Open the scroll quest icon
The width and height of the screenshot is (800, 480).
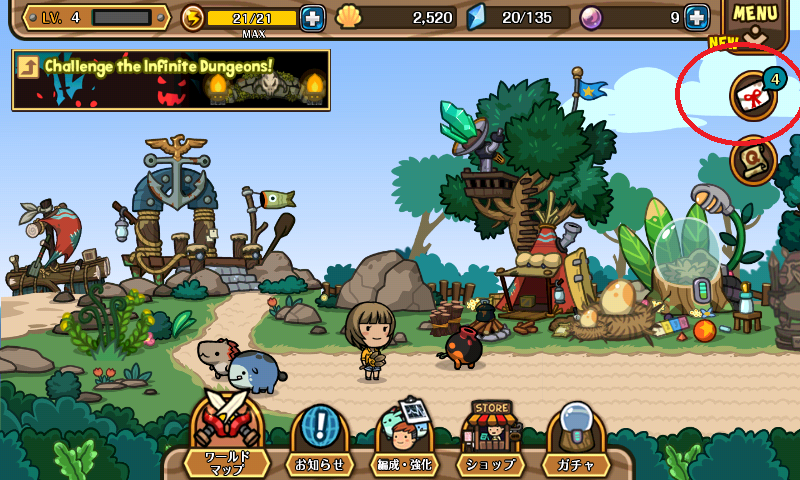[753, 160]
